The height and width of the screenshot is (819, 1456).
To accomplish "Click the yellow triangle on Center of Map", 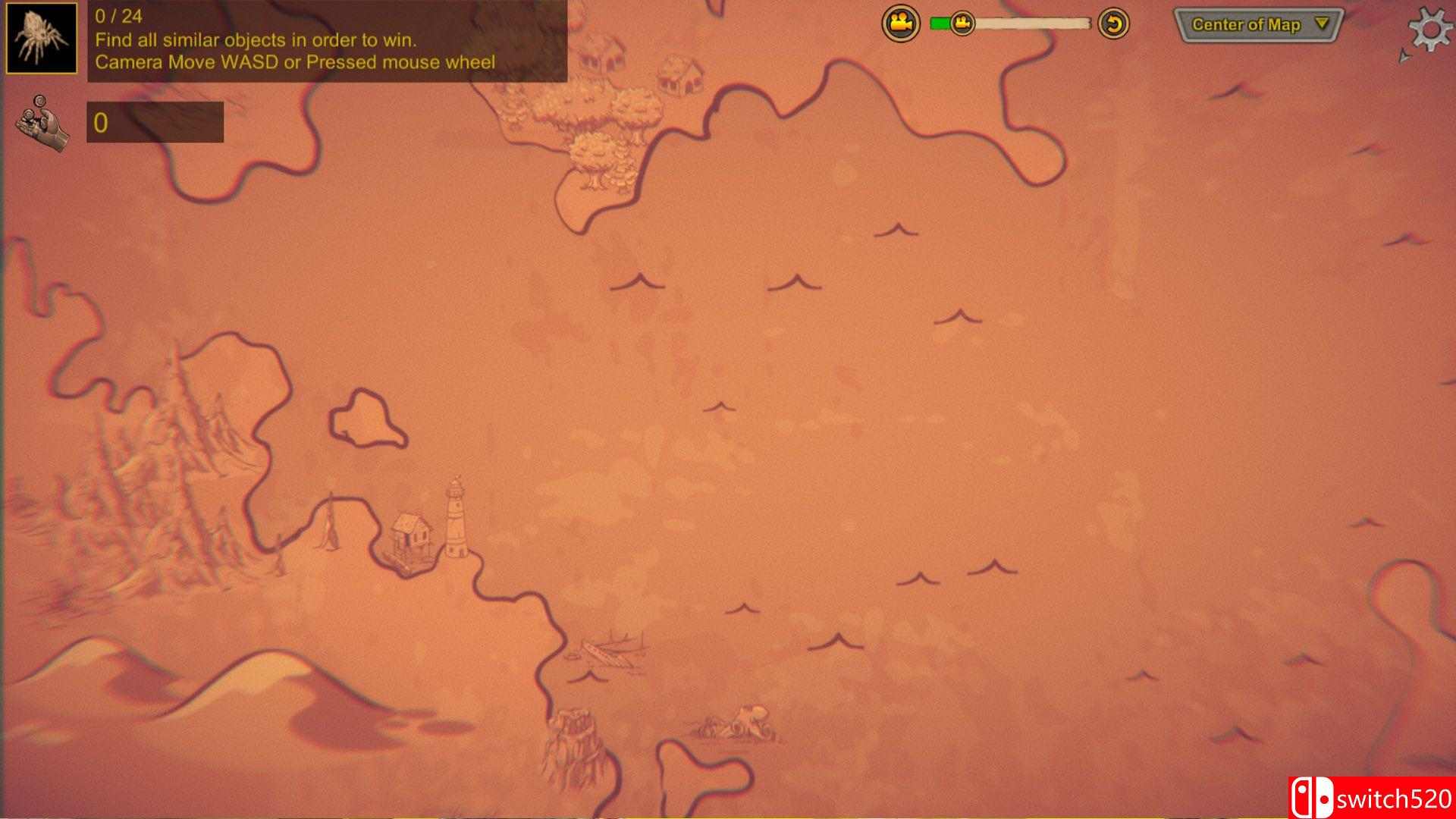I will point(1319,24).
